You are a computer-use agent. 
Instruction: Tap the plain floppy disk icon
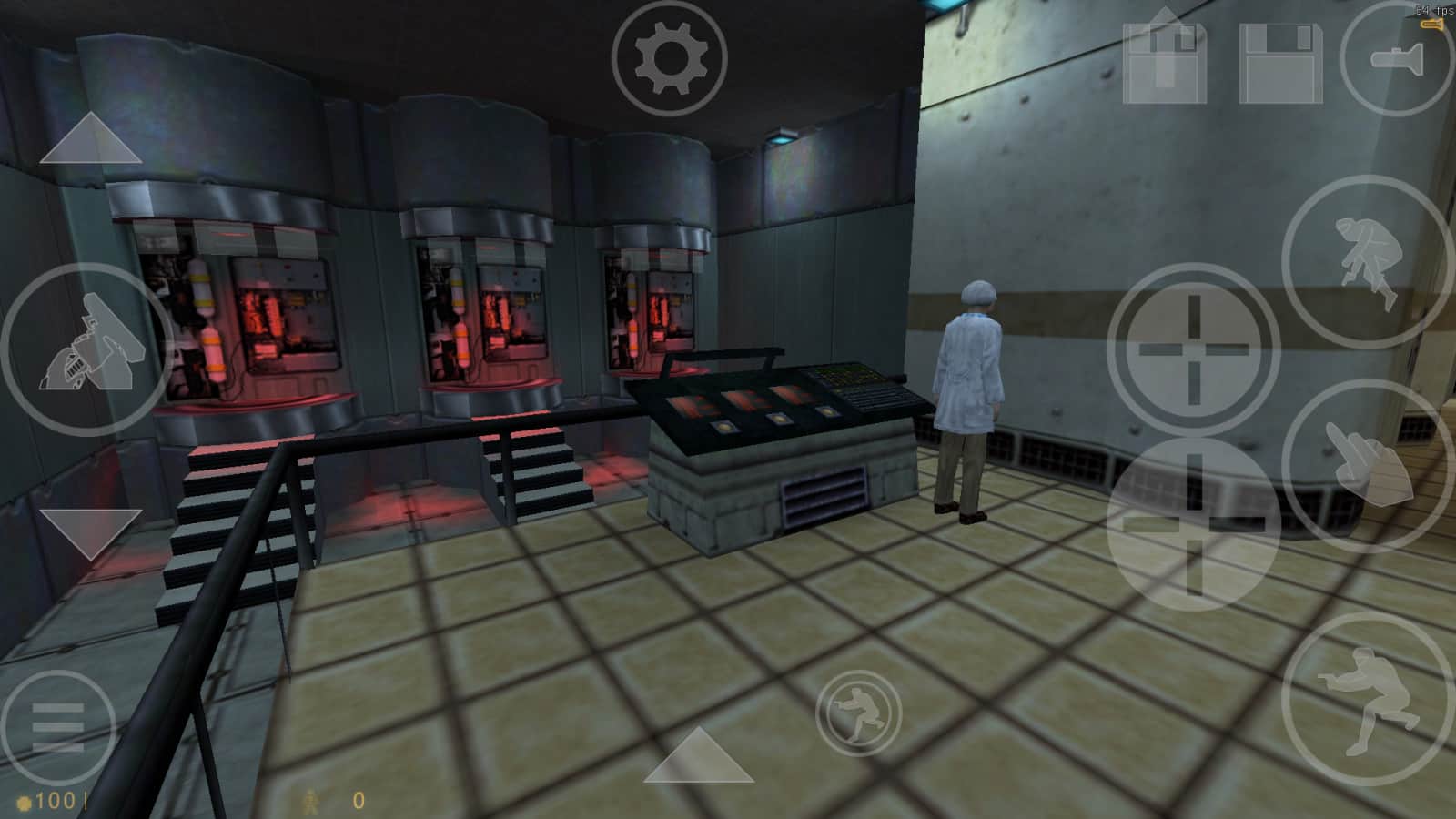click(x=1280, y=62)
